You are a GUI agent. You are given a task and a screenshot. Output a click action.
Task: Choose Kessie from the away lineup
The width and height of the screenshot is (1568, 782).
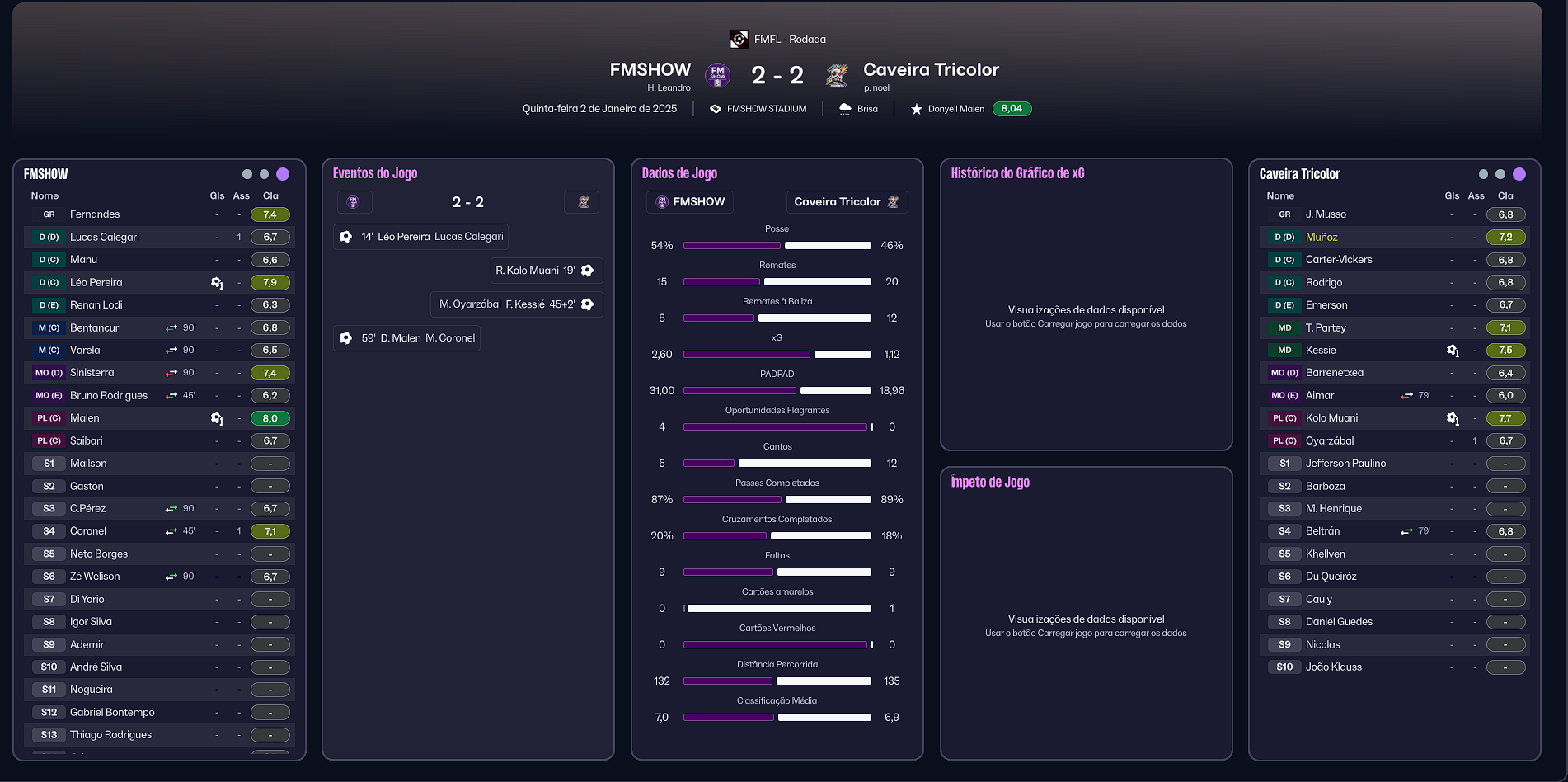tap(1321, 351)
